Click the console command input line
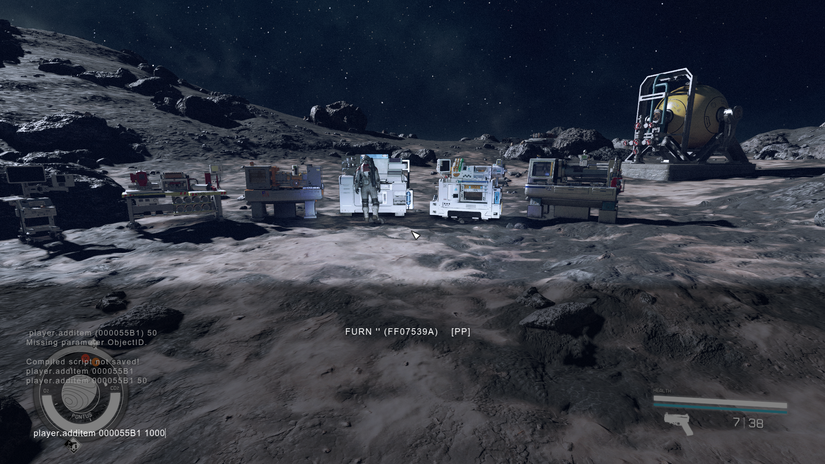 99,433
